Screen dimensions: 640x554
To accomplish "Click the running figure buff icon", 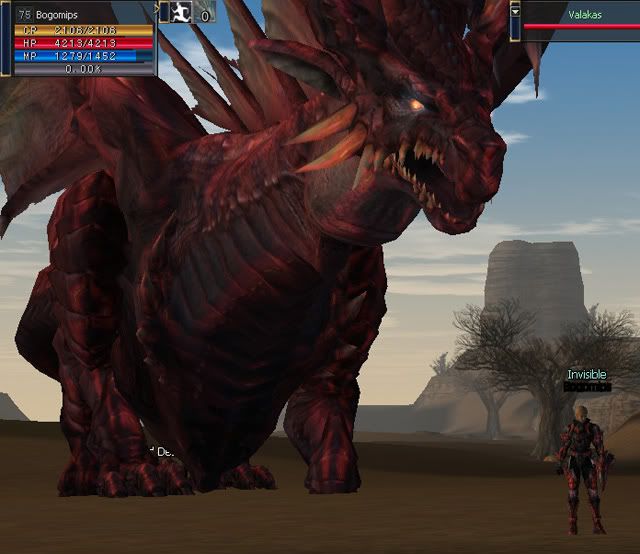I will point(181,13).
